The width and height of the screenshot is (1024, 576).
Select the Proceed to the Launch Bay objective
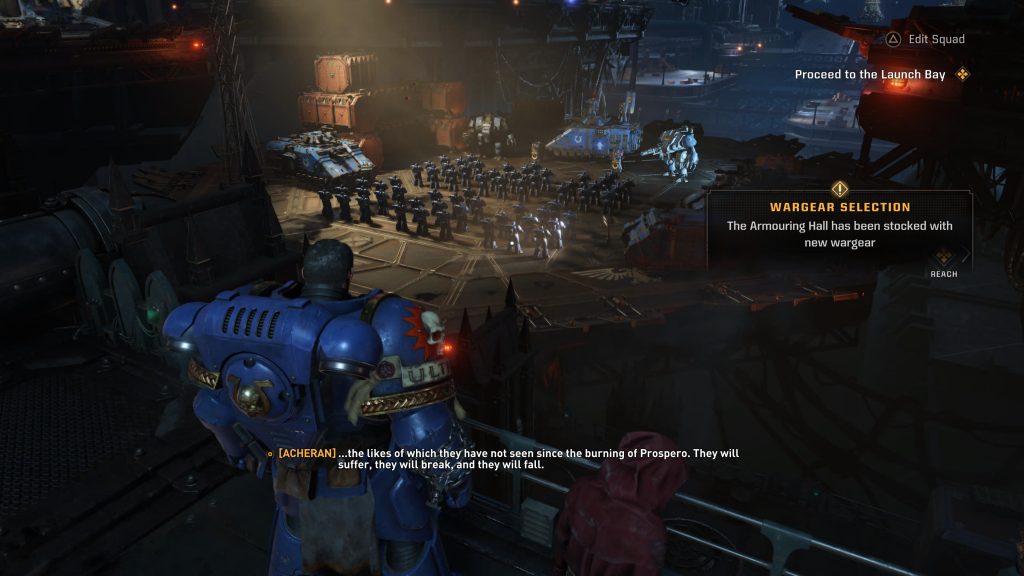click(x=870, y=75)
